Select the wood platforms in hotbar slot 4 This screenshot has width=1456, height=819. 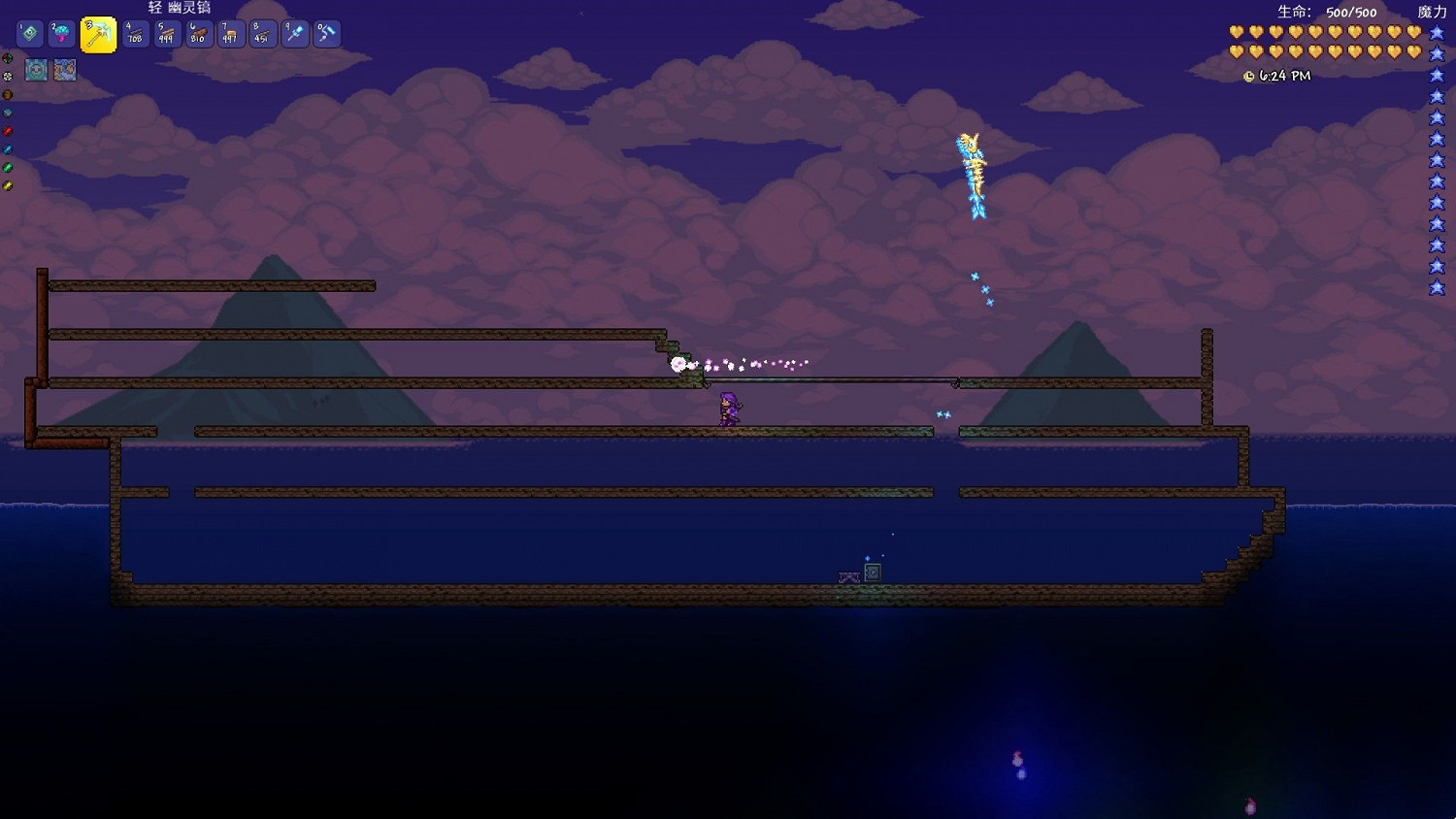[x=134, y=33]
